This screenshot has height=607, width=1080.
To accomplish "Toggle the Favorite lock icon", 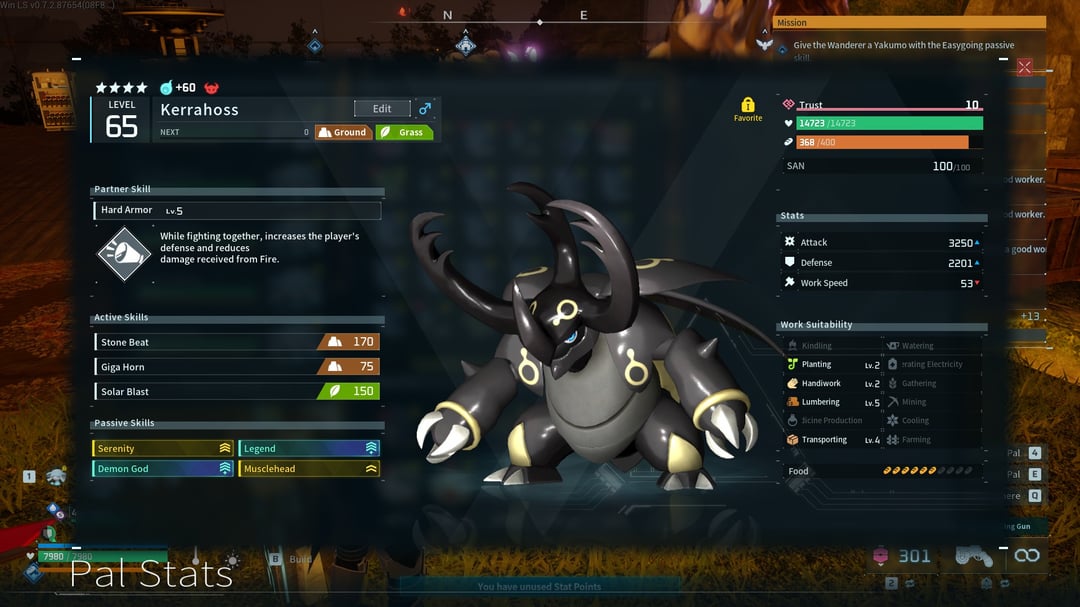I will [748, 105].
